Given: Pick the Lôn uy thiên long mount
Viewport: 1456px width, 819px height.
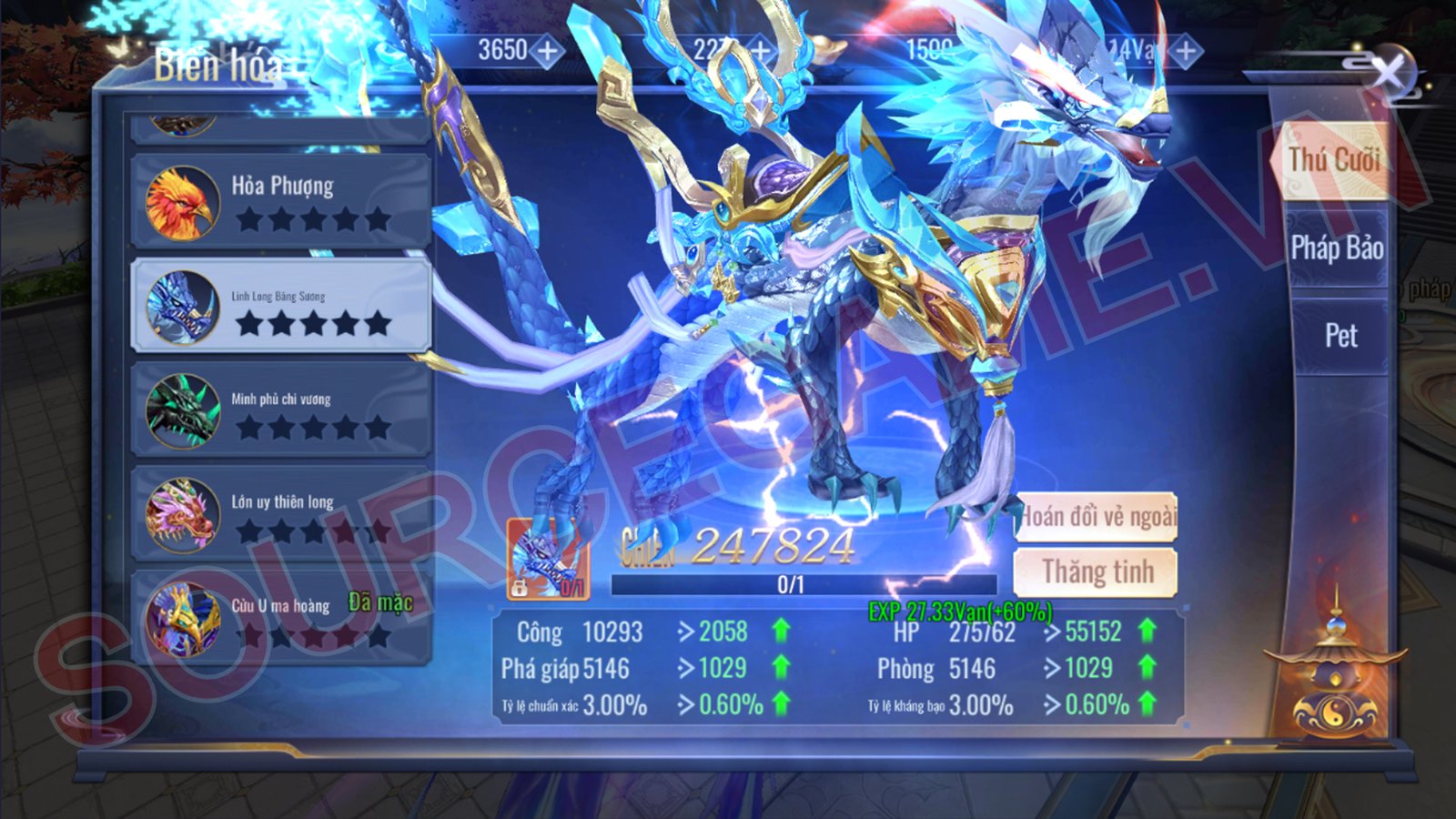Looking at the screenshot, I should coord(280,514).
